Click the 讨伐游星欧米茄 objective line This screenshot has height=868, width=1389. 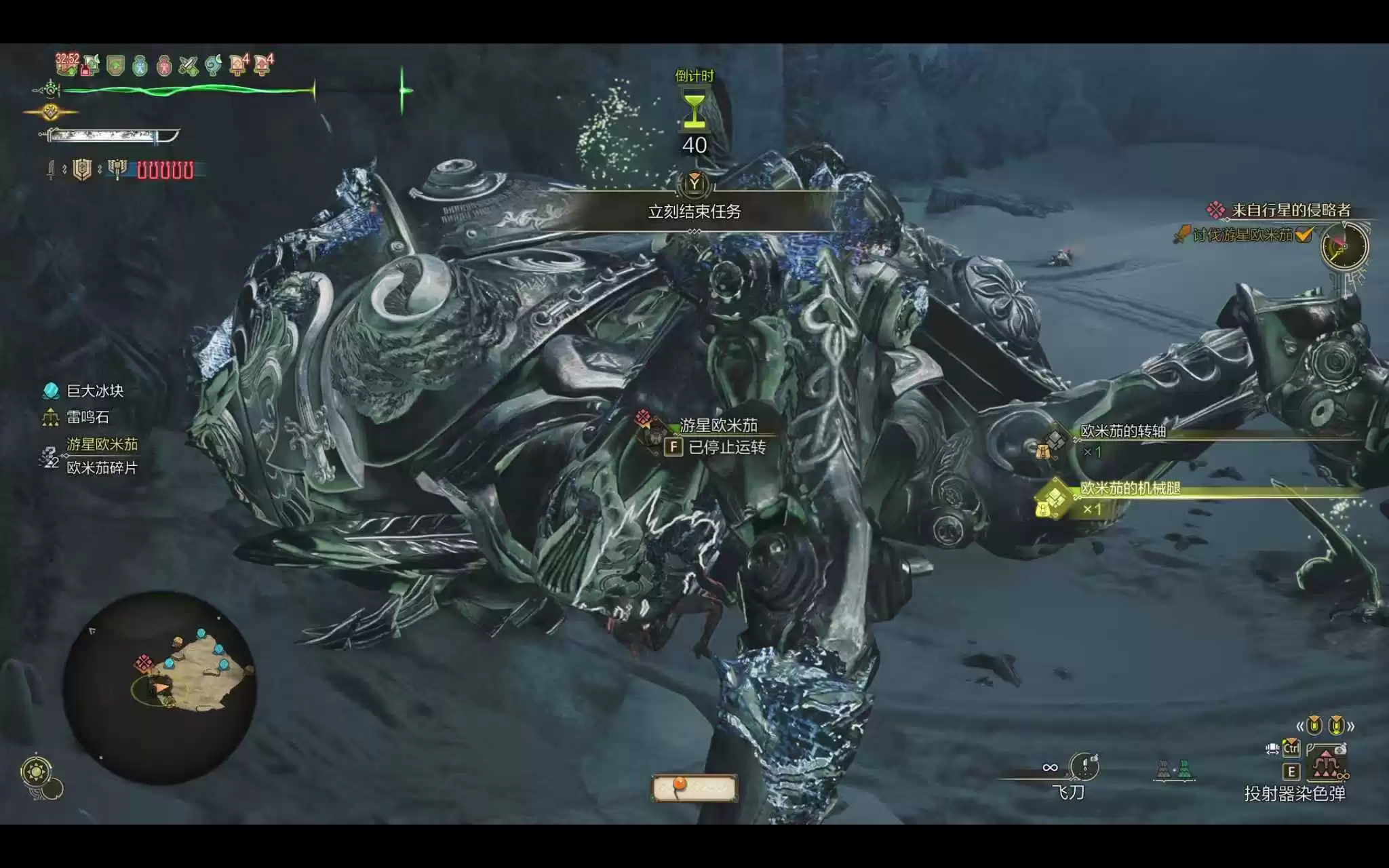point(1243,235)
